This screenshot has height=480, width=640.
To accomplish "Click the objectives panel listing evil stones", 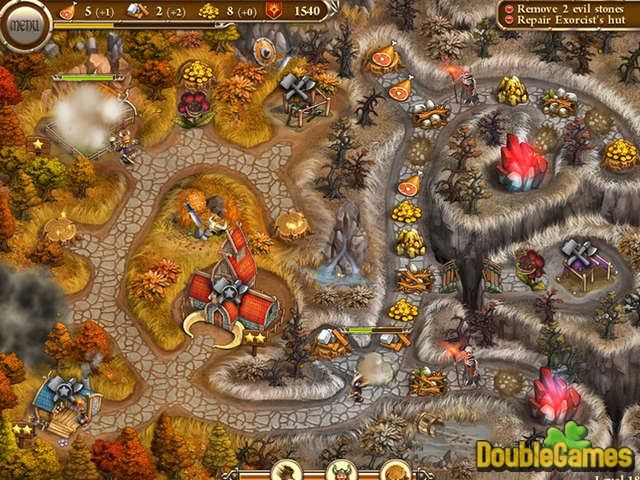I will click(567, 14).
